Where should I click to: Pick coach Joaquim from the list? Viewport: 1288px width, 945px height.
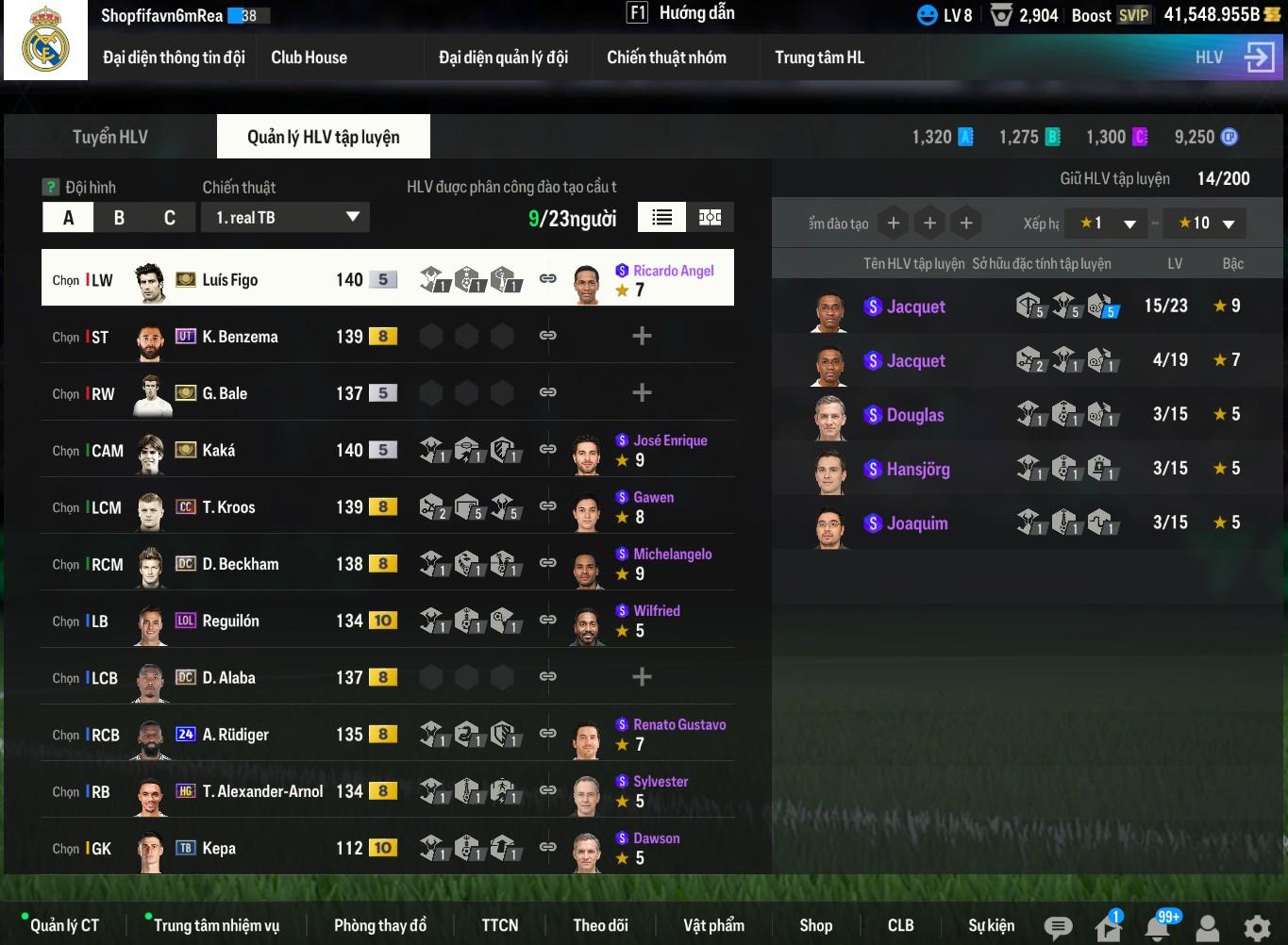coord(916,523)
